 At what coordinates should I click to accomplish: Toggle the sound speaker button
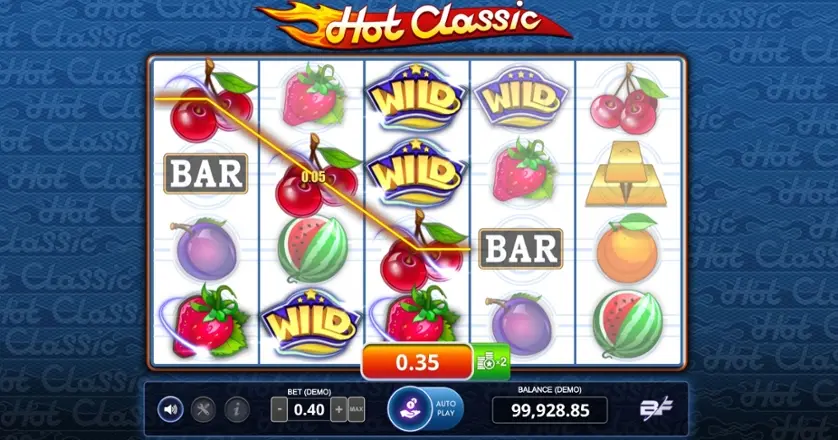171,408
